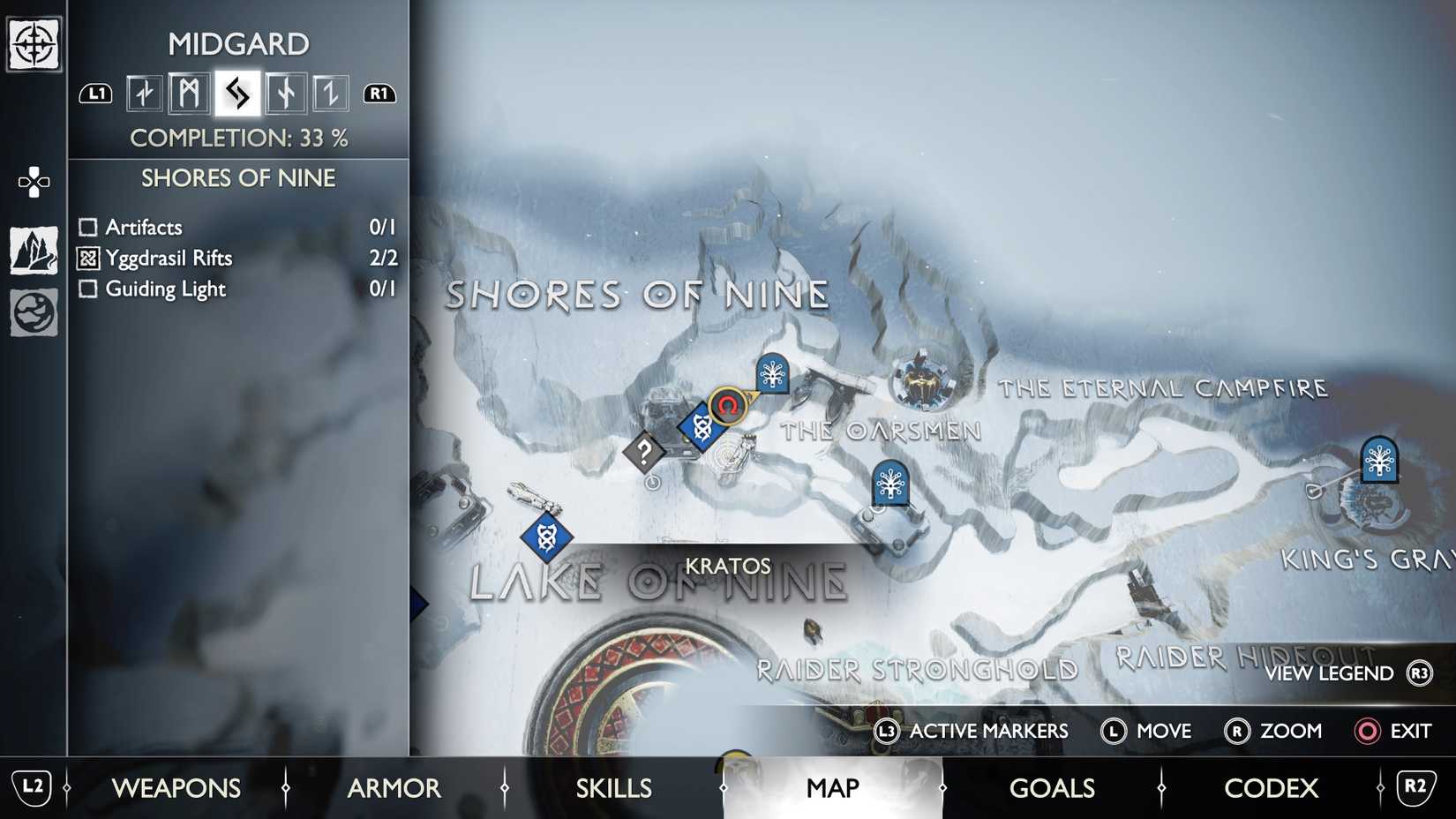
Task: Choose the Guiding Light checklist row
Action: pos(236,289)
